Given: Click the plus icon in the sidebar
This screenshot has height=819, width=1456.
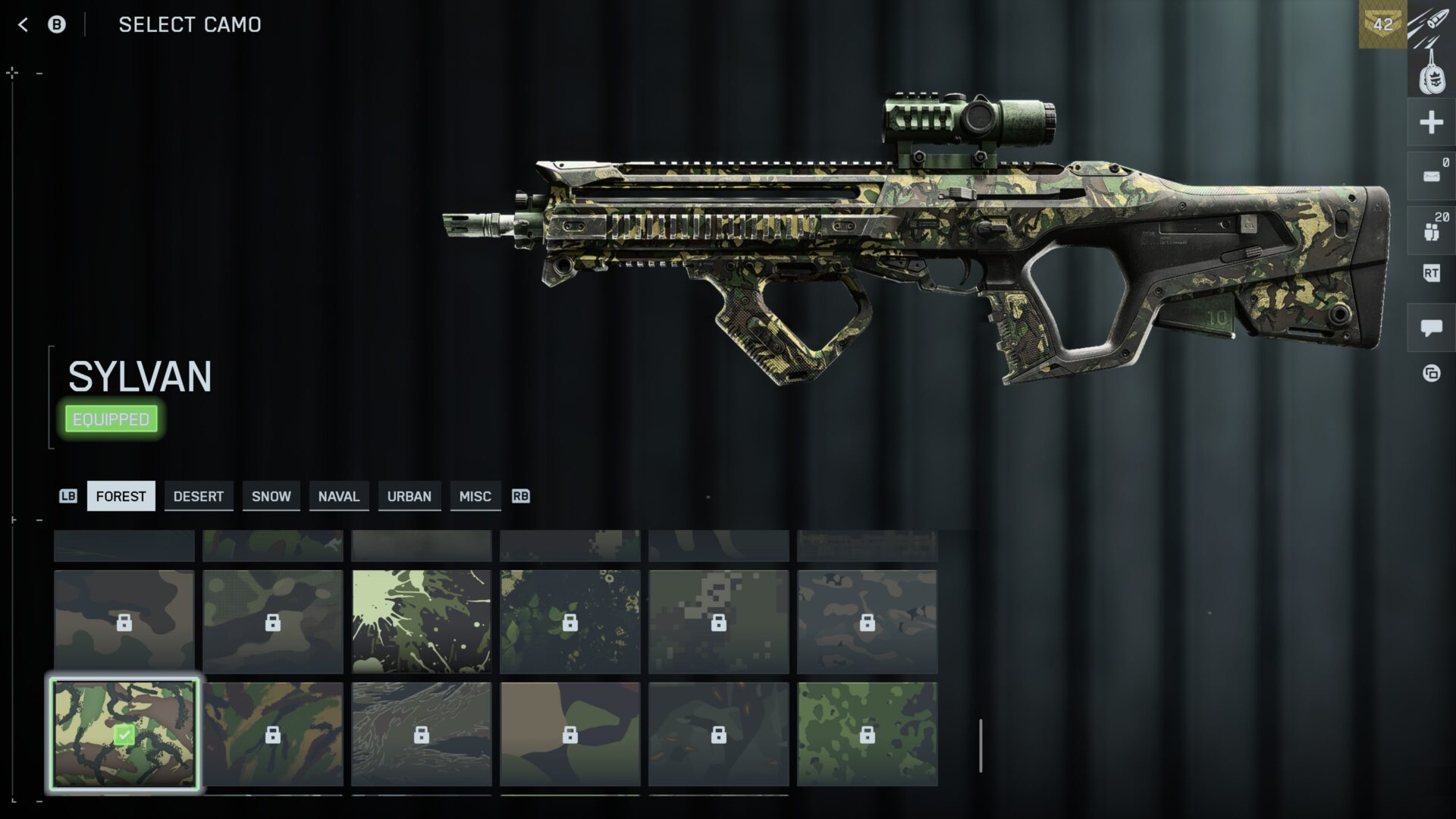Looking at the screenshot, I should click(1431, 122).
